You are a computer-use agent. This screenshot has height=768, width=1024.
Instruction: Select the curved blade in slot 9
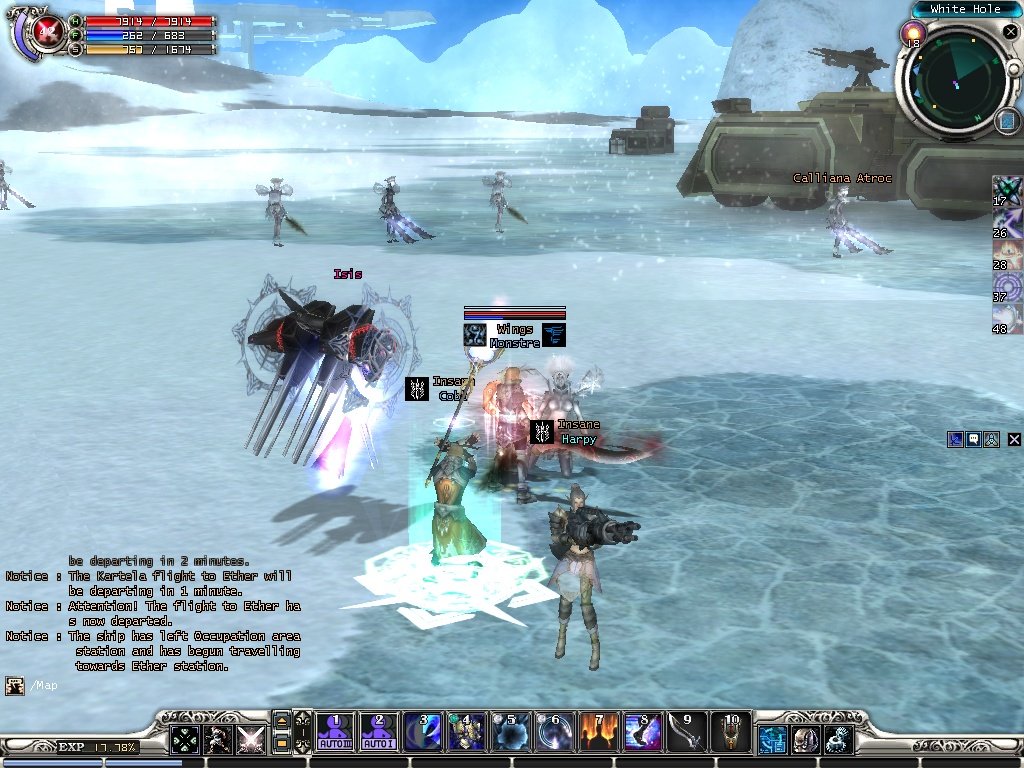pyautogui.click(x=687, y=732)
